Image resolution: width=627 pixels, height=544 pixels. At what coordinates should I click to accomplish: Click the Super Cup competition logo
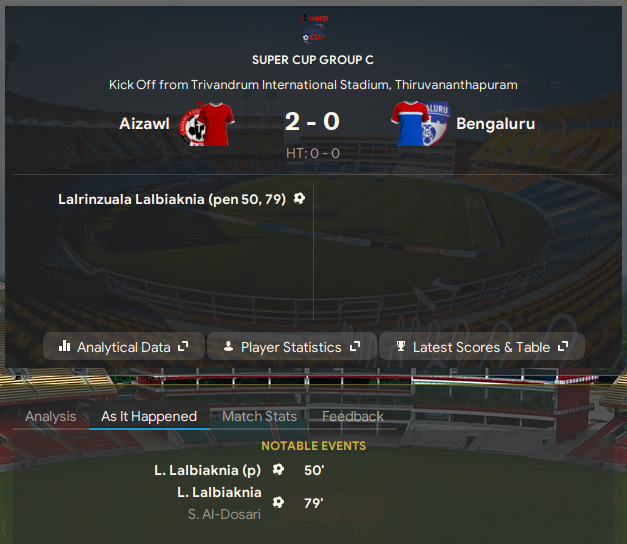coord(314,27)
